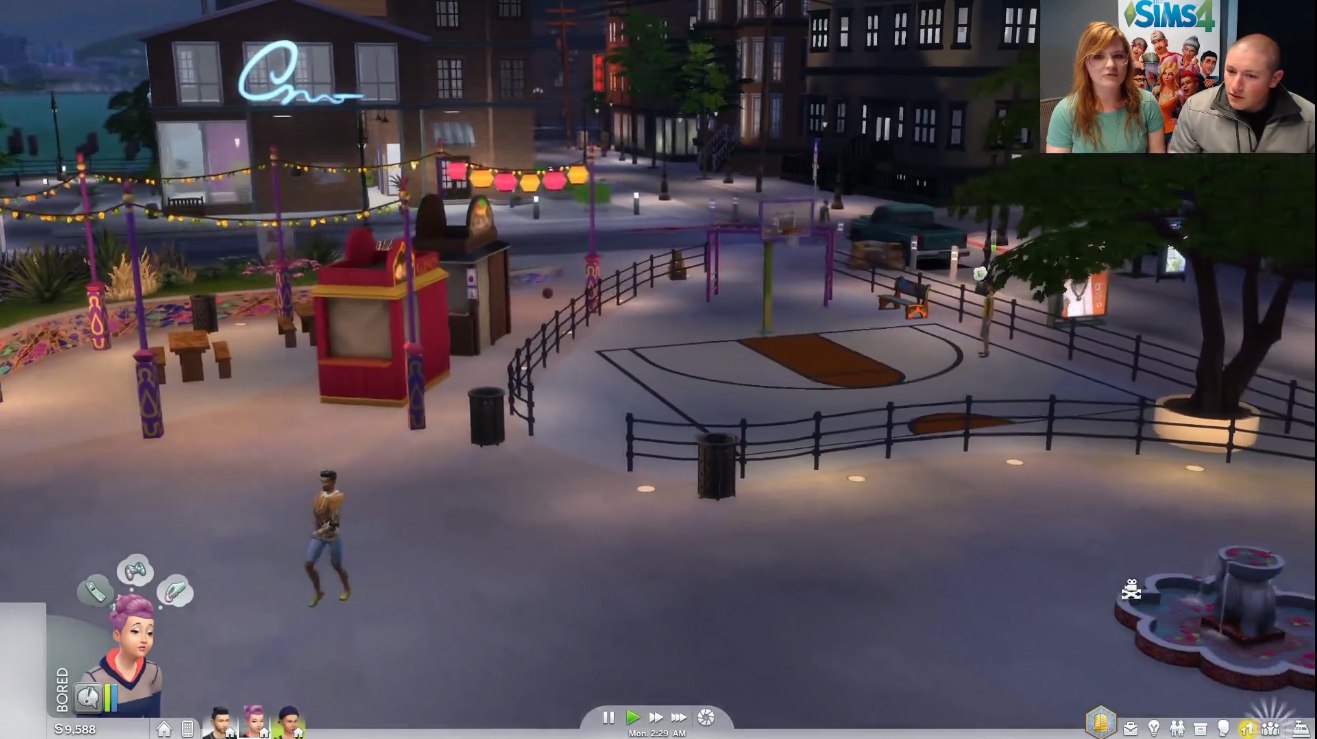Open the camera shutter controls

tap(706, 717)
